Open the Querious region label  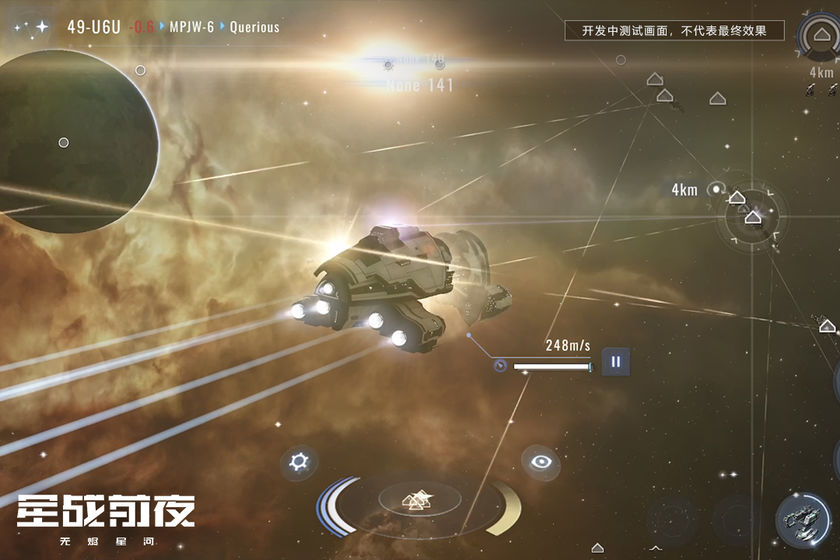coord(255,27)
